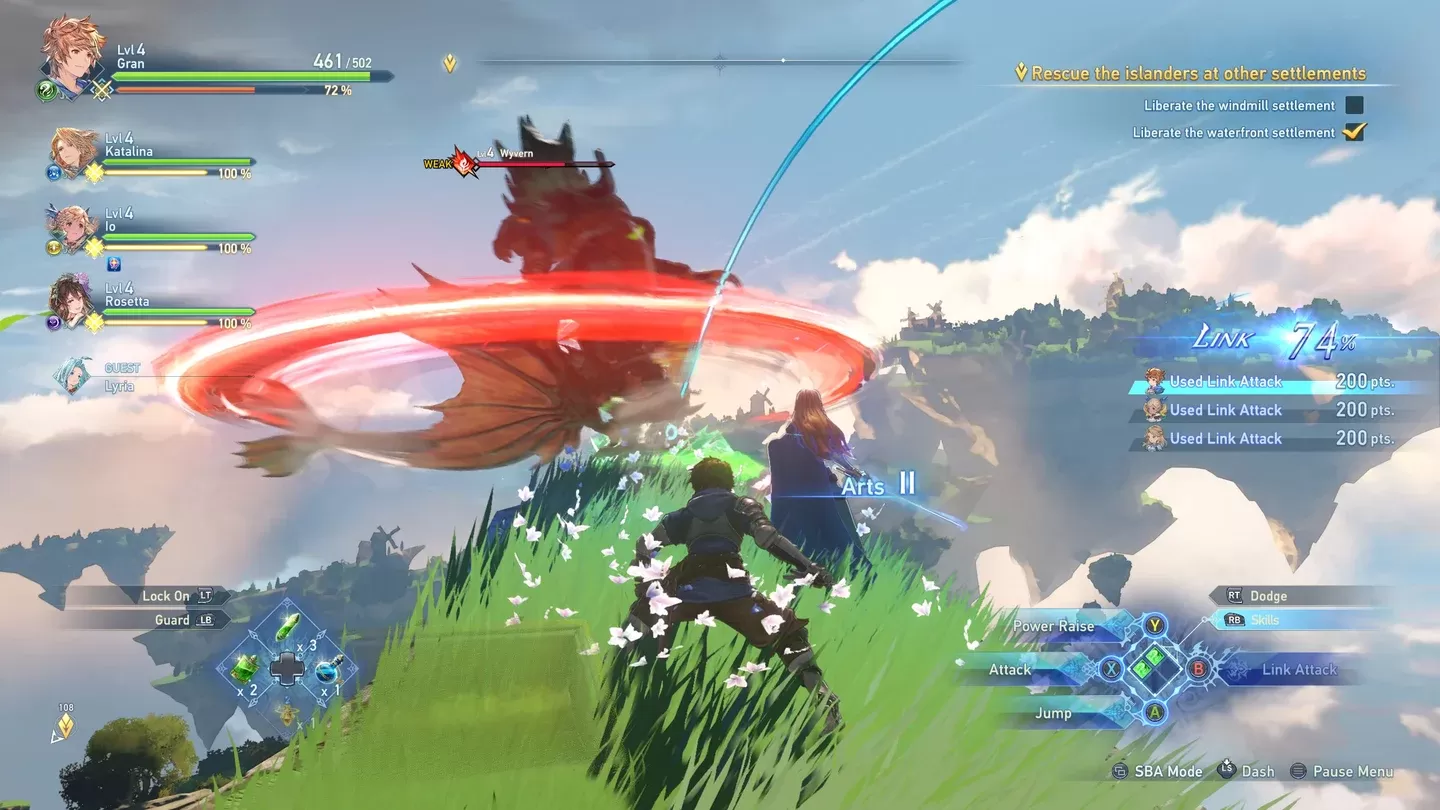Activate the Link Attack action

point(1299,670)
